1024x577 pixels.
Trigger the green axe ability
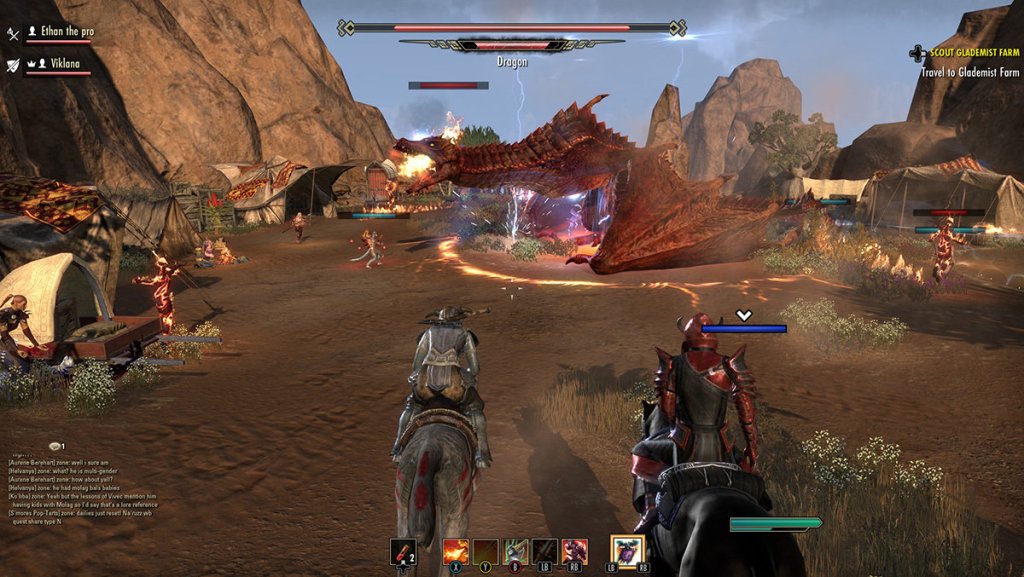tap(515, 551)
